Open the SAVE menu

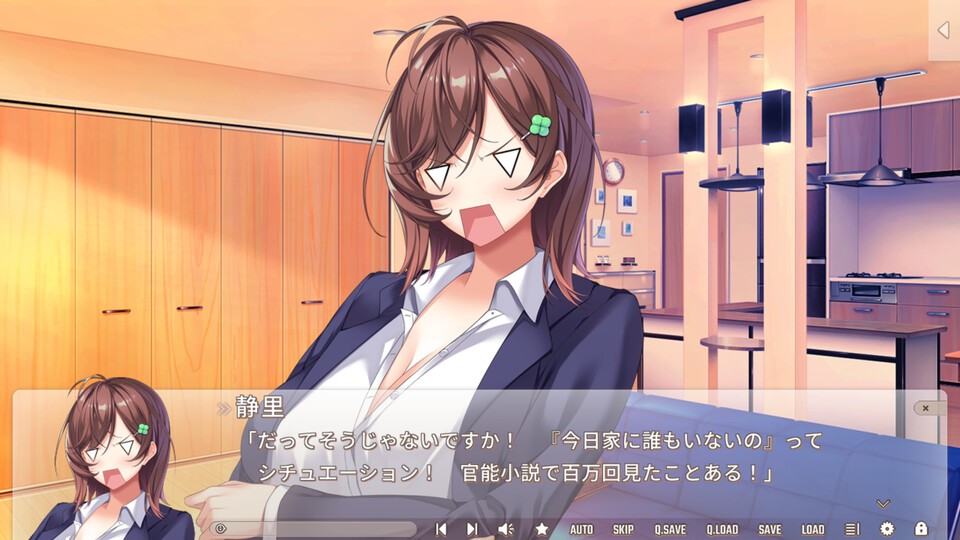[769, 529]
